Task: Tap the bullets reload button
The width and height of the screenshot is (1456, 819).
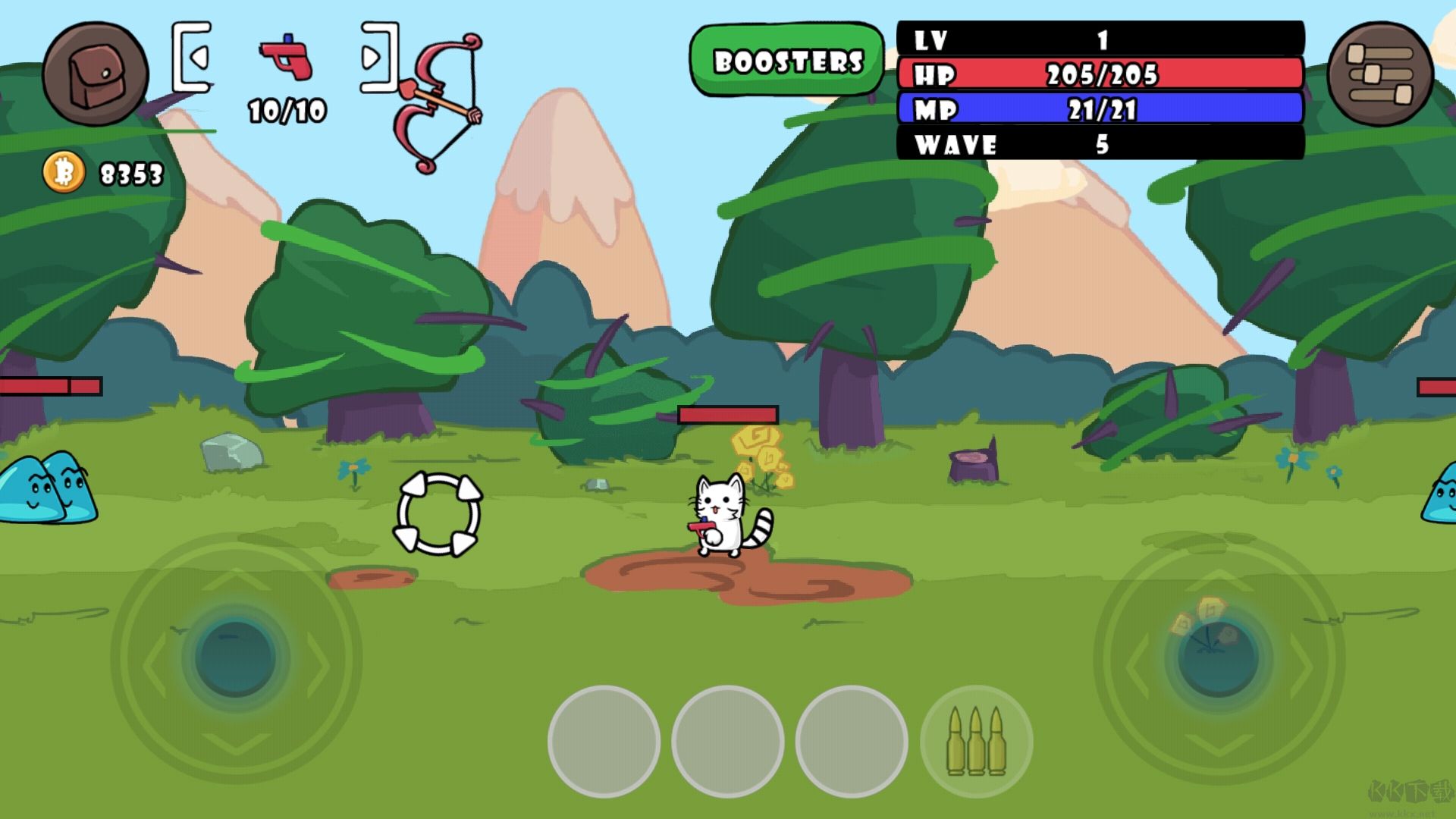Action: coord(976,741)
